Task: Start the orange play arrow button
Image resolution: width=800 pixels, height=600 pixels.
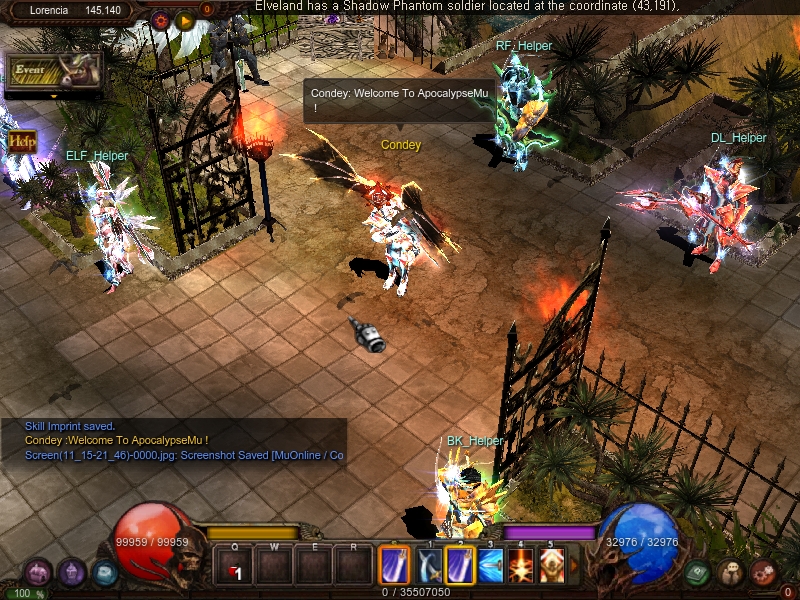Action: [185, 19]
